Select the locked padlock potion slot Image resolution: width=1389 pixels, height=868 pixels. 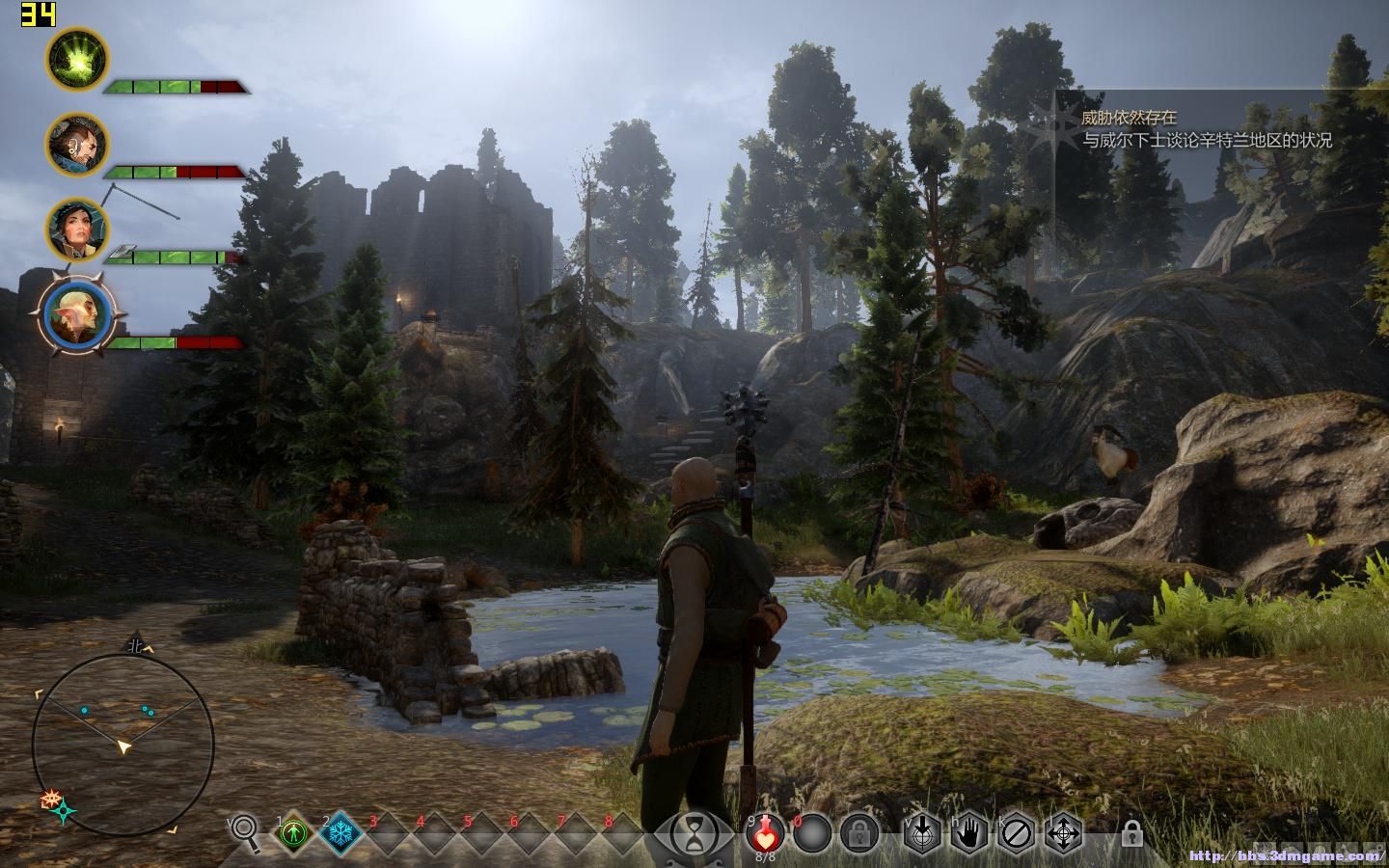pos(858,832)
